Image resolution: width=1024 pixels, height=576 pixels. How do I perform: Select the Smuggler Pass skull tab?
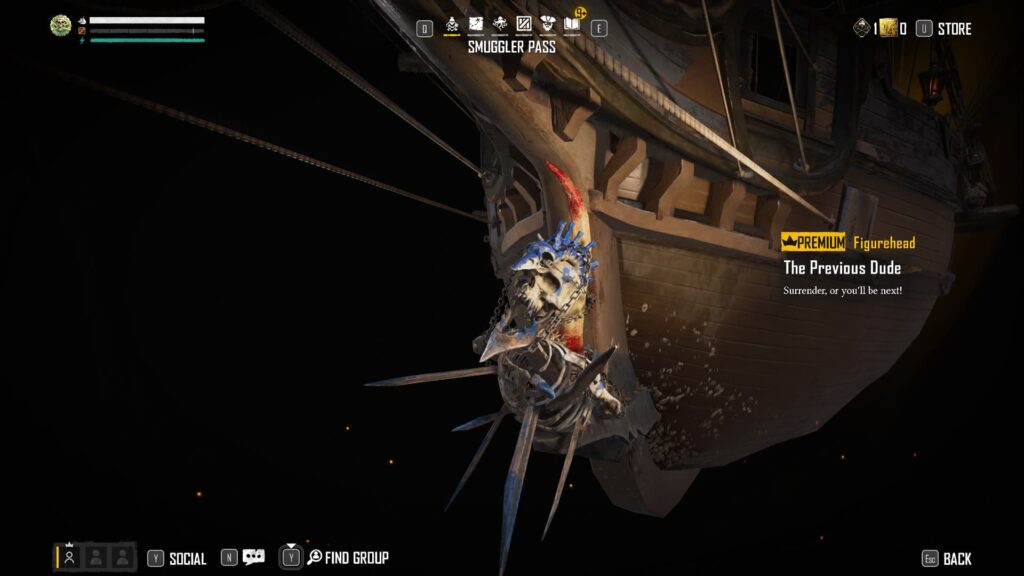(x=451, y=25)
